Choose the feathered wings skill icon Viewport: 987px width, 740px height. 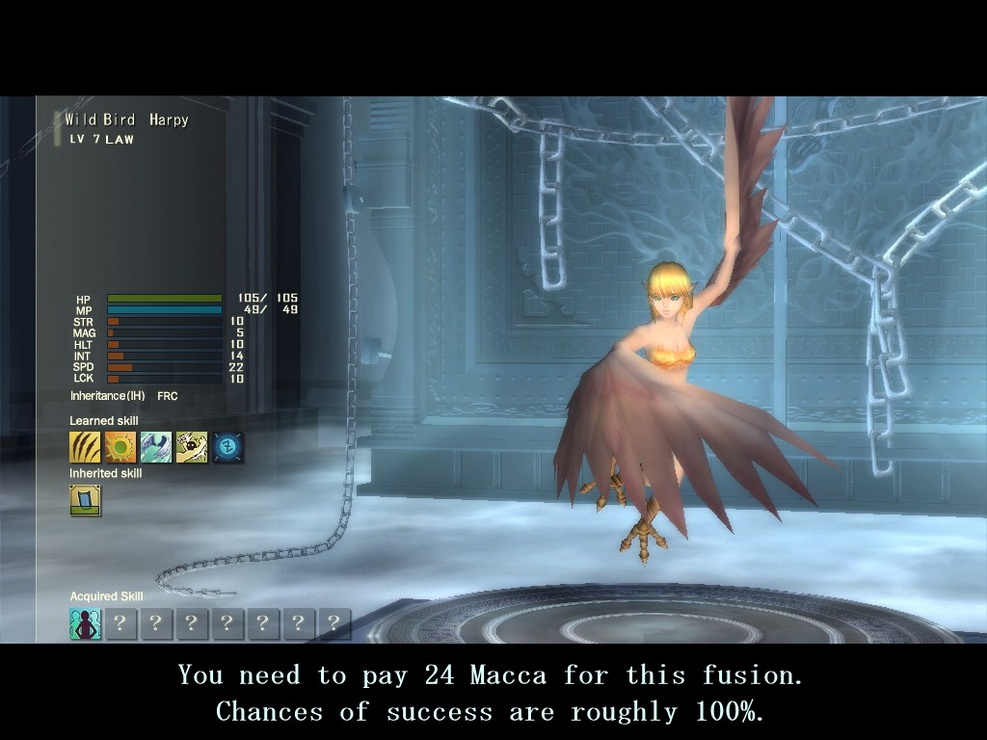coord(156,447)
